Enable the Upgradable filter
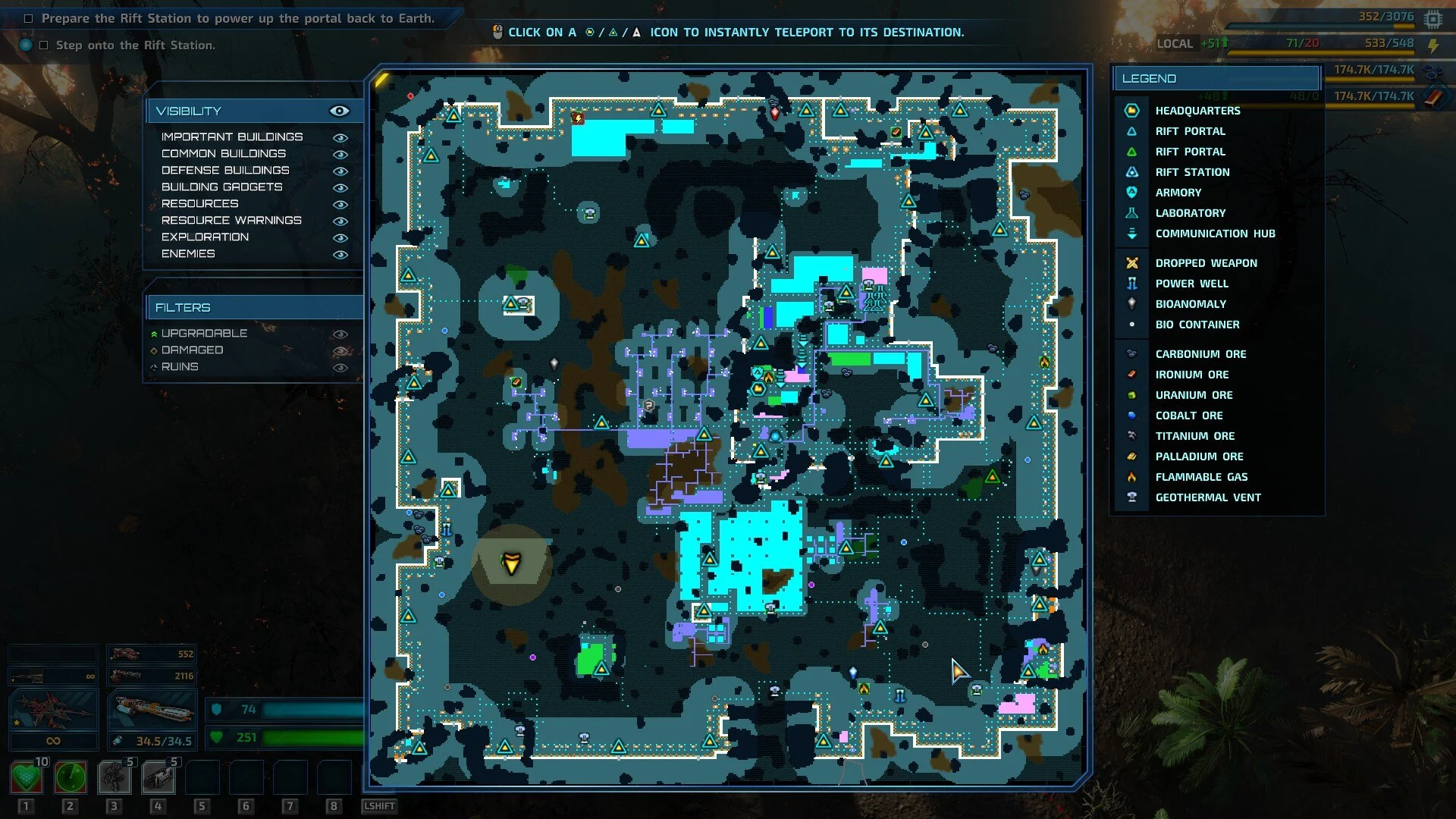 (340, 334)
